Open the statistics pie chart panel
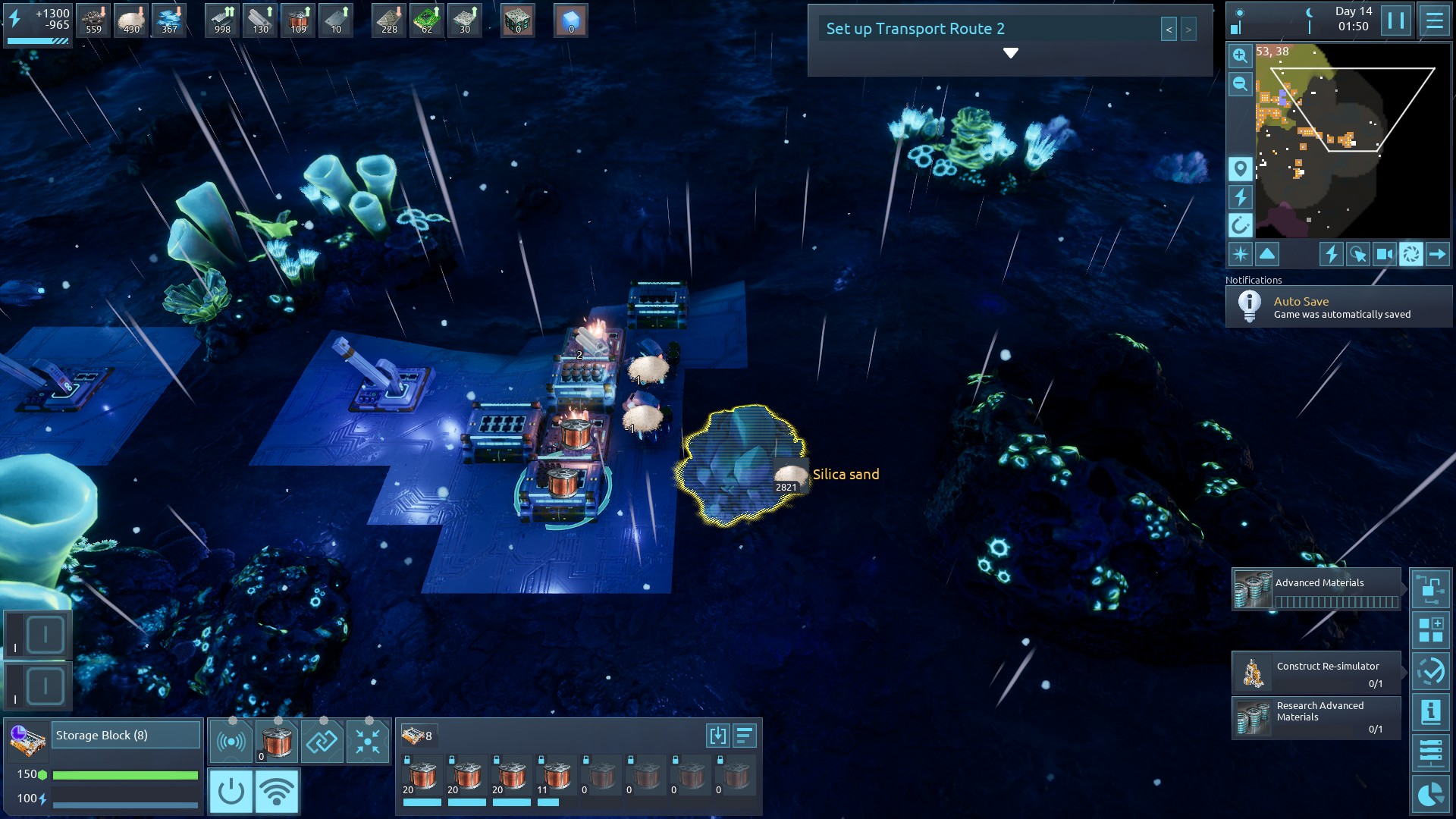This screenshot has height=819, width=1456. [1430, 795]
